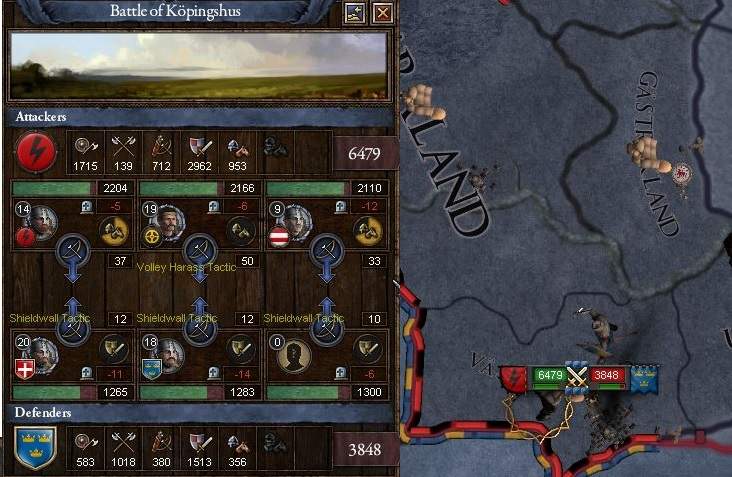The height and width of the screenshot is (477, 732).
Task: Click the button left of the close X
Action: click(354, 13)
